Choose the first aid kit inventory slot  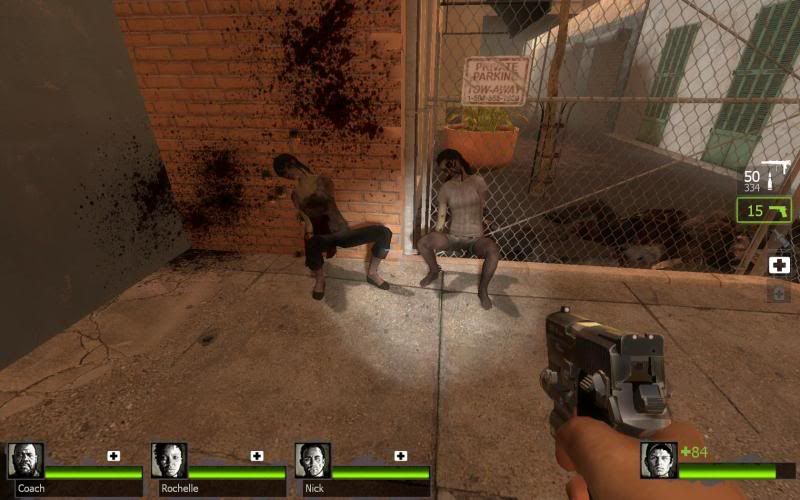tap(779, 265)
